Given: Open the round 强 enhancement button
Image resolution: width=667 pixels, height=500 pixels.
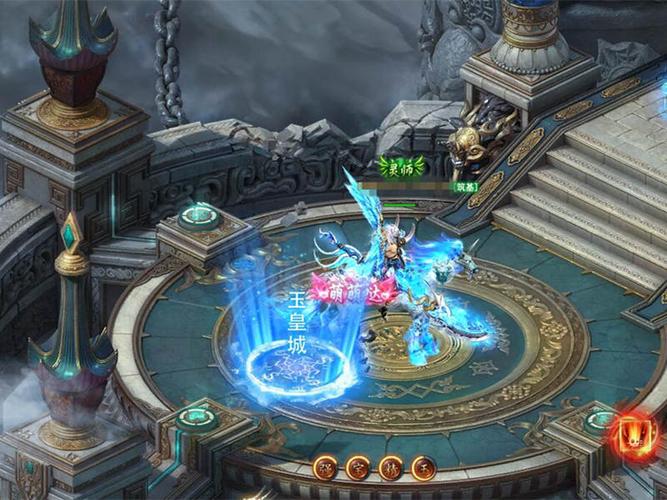Looking at the screenshot, I should [x=325, y=467].
